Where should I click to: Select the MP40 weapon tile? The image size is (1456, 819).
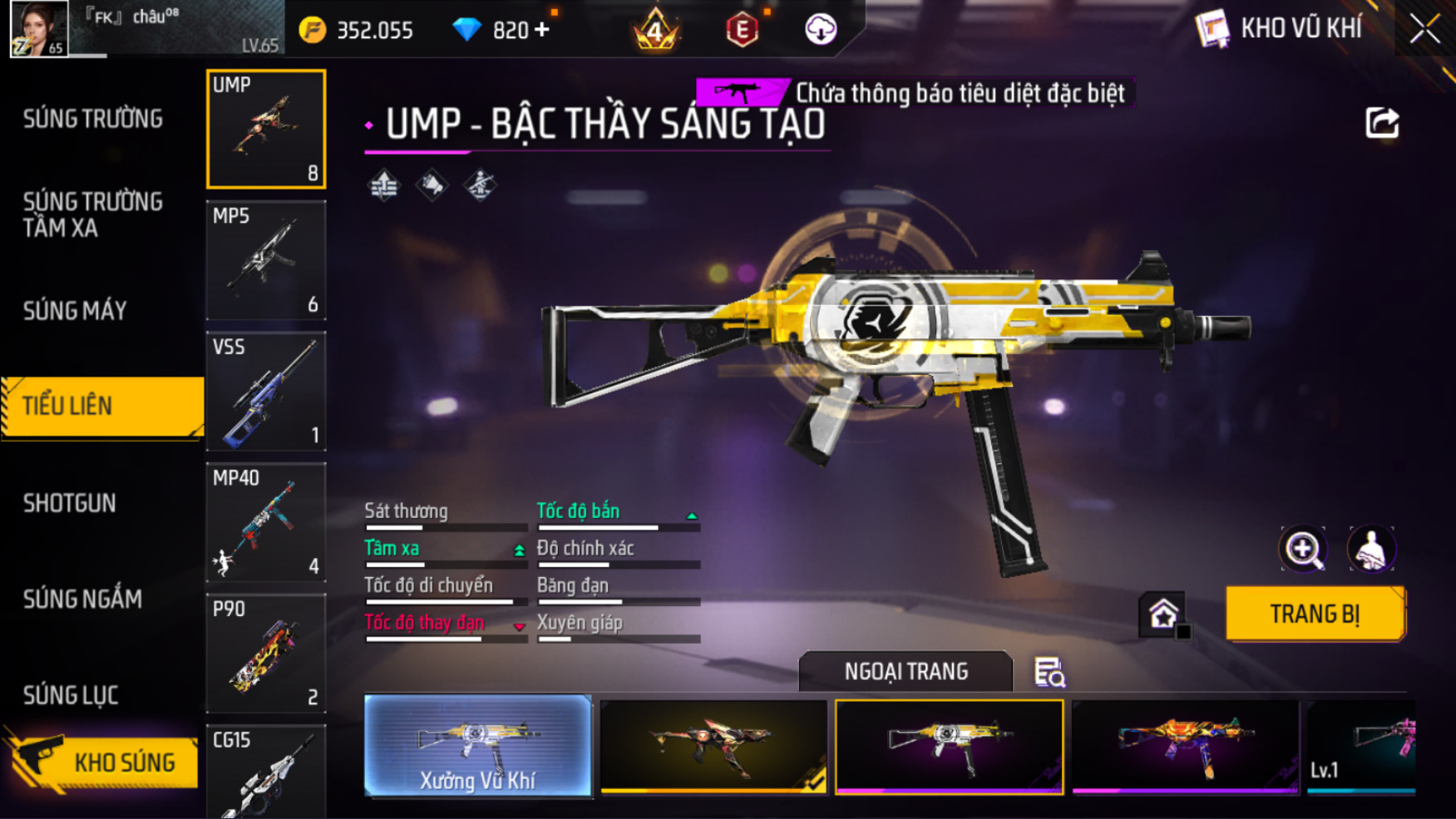266,522
